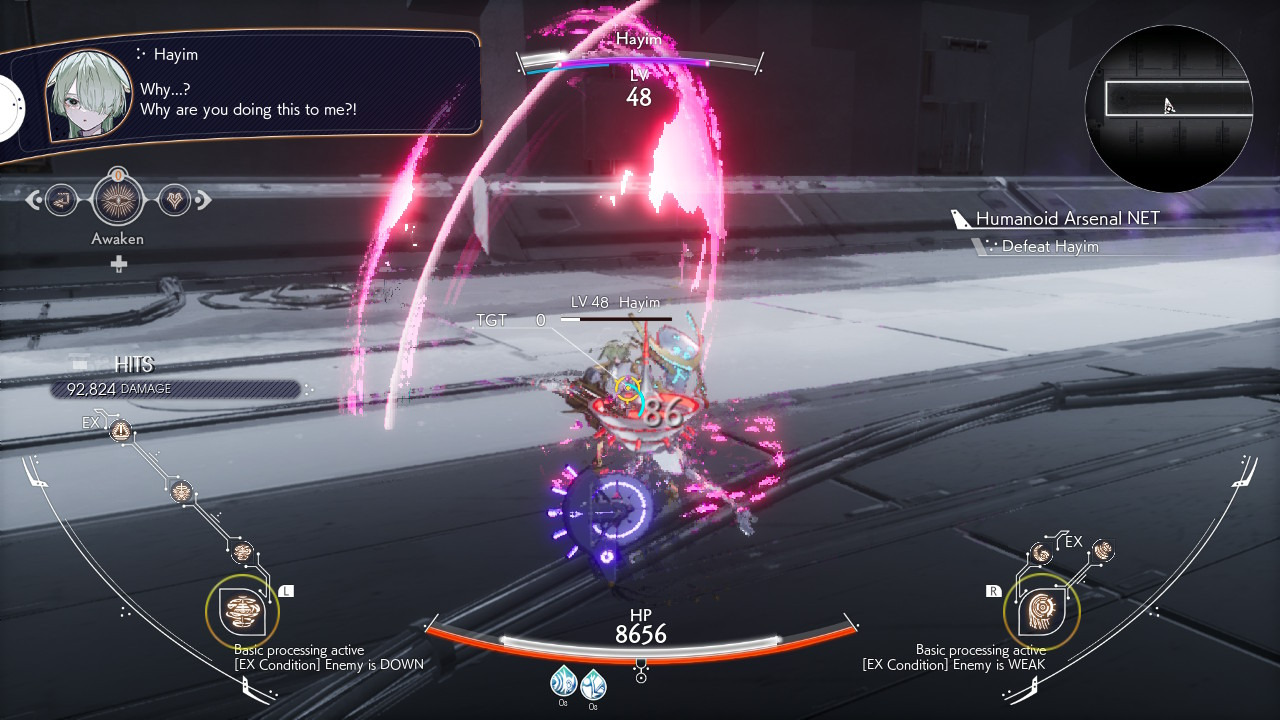Cycle skills with the left arrow
Screen dimensions: 1280x720
(x=34, y=200)
